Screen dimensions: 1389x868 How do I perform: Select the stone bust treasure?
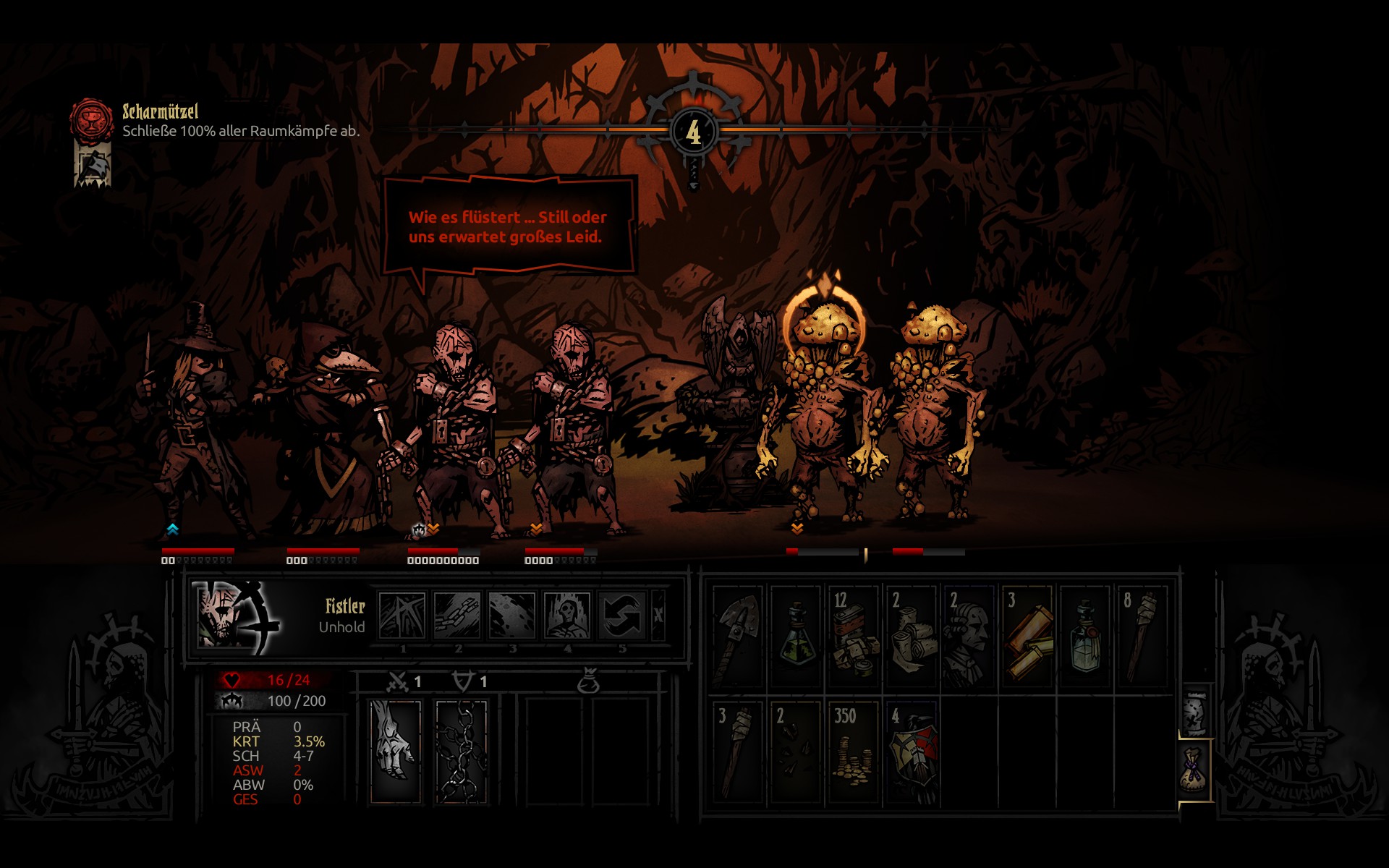coord(969,637)
